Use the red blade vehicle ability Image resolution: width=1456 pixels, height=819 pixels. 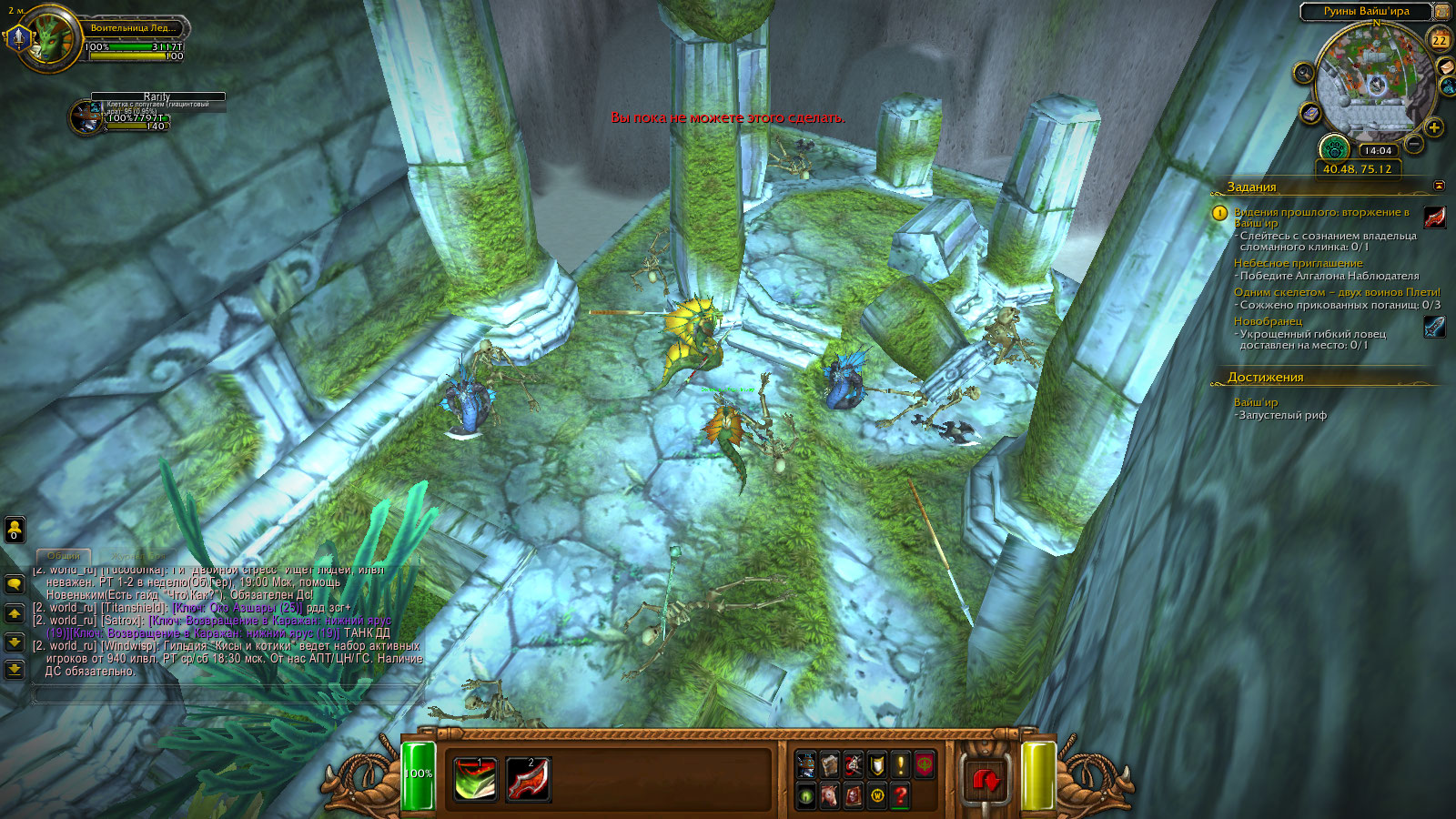point(528,779)
